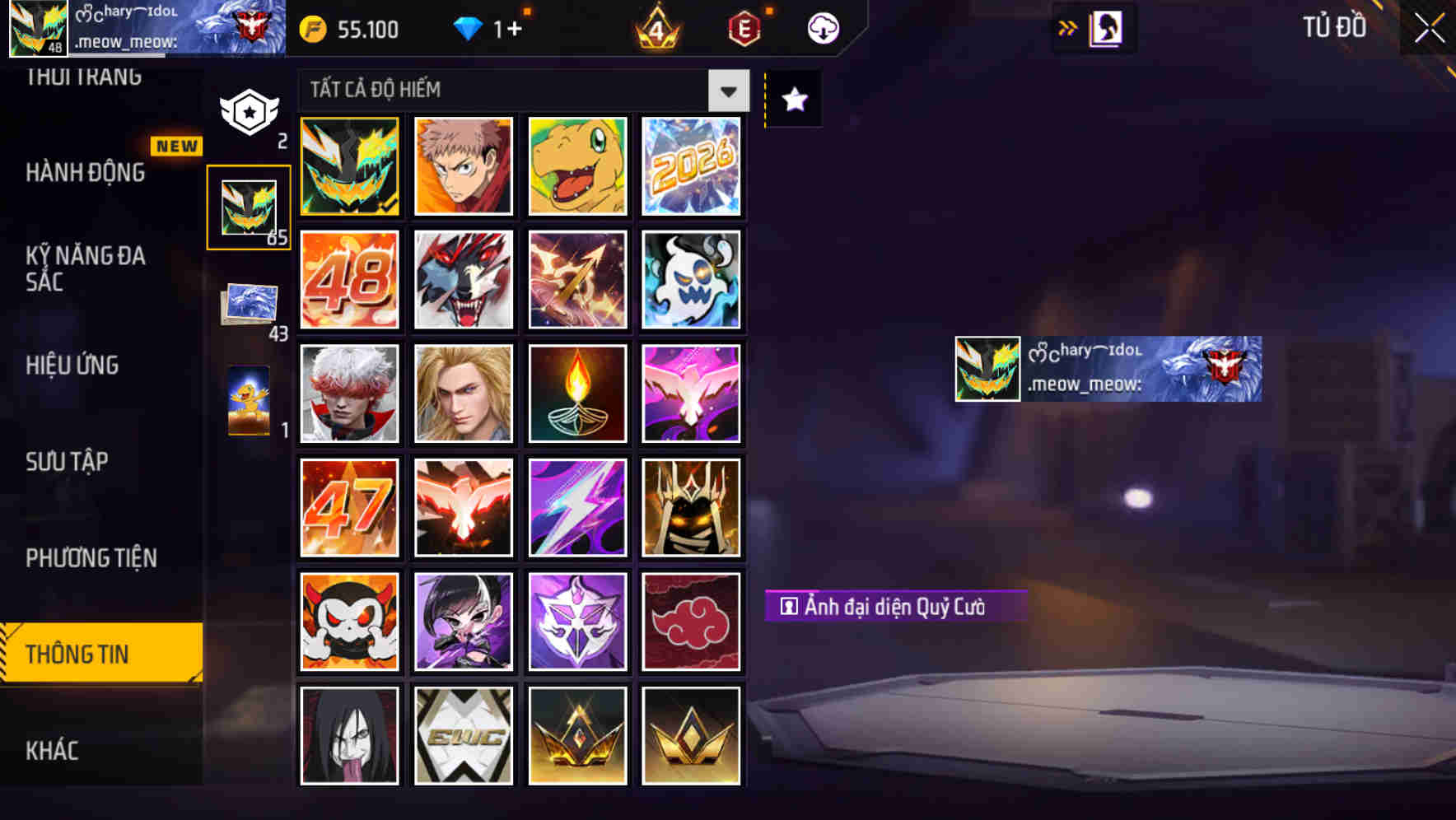Click the player name card showing .meow_meow:

pos(1107,370)
